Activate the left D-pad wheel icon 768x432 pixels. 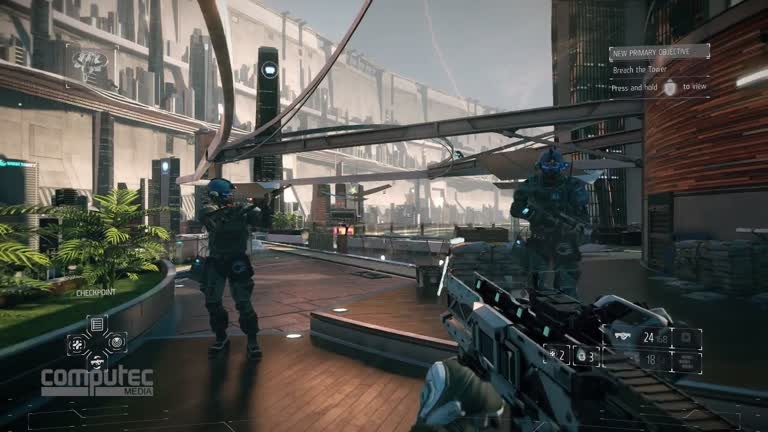point(77,343)
